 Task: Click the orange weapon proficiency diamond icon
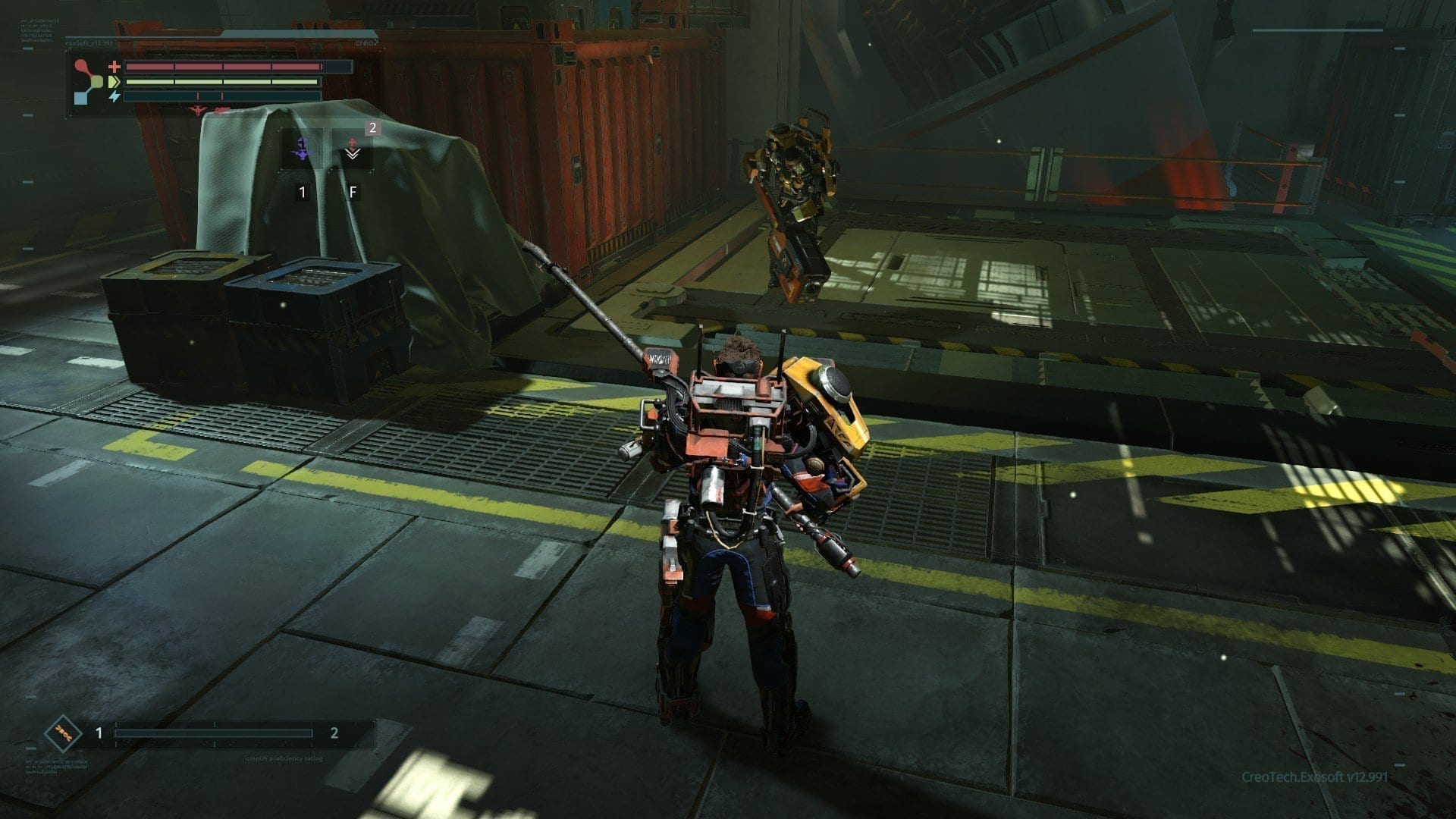(x=63, y=733)
